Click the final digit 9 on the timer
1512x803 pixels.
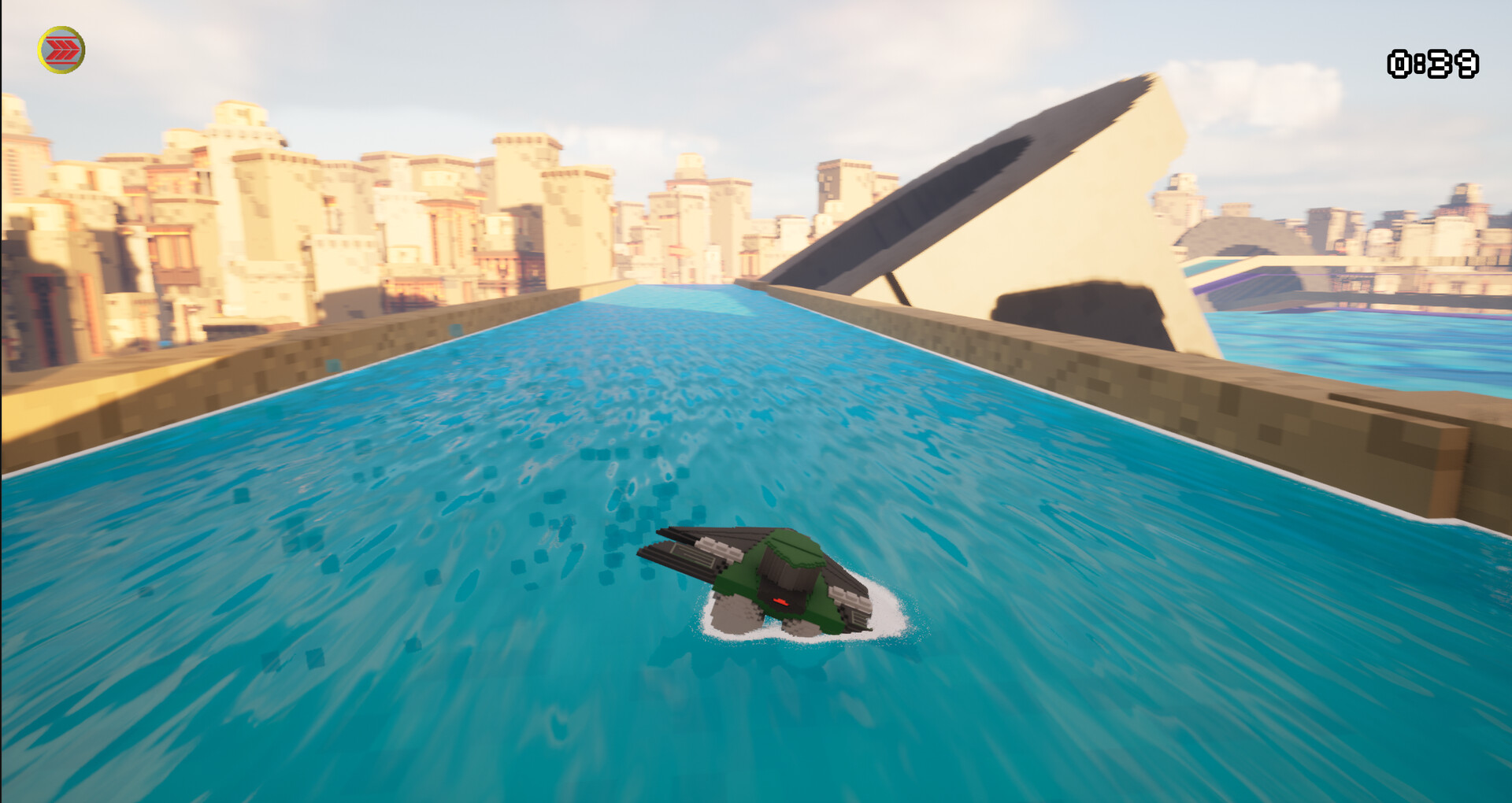pos(1468,65)
